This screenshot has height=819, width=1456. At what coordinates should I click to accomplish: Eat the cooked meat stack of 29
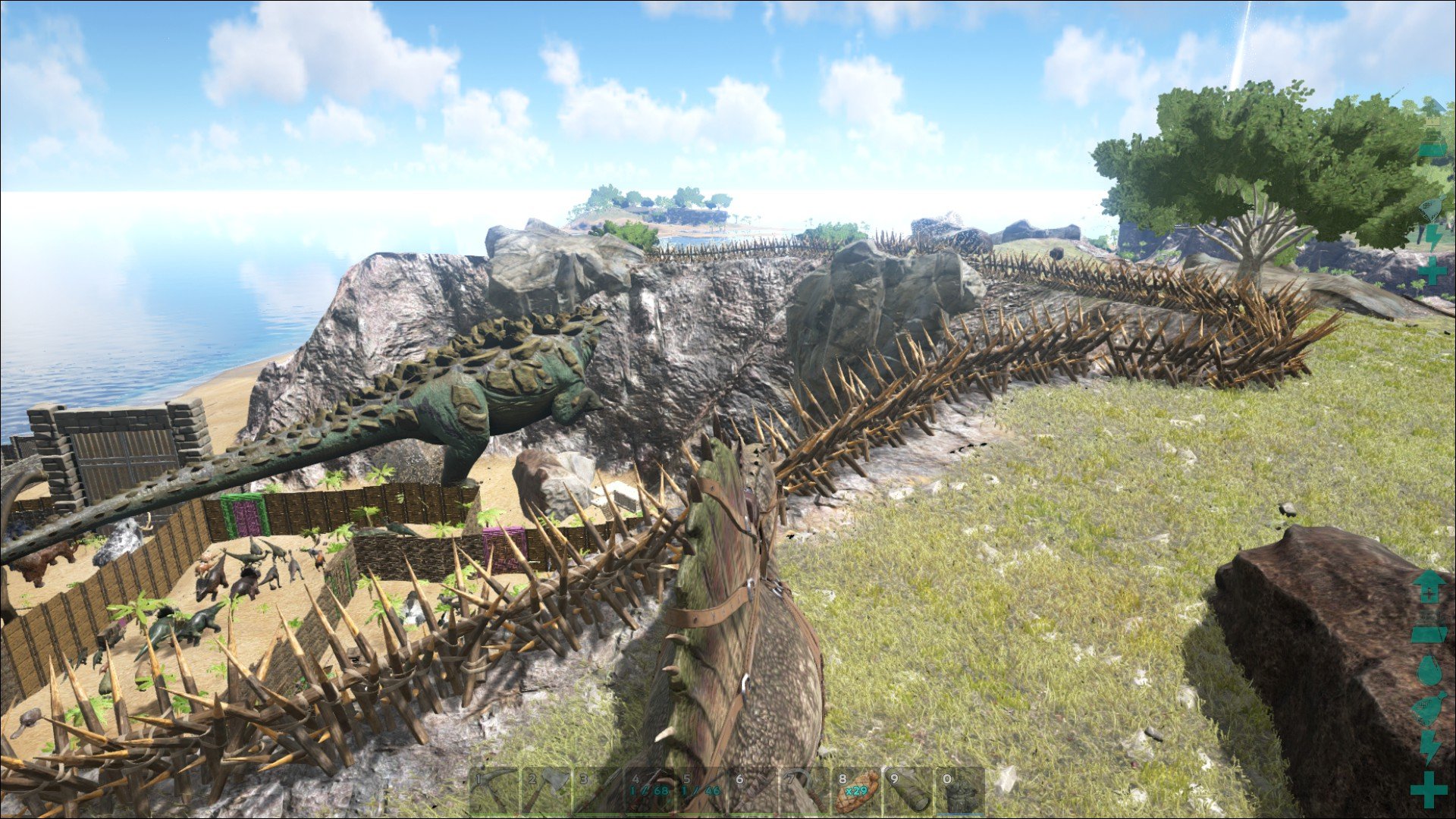[x=857, y=791]
